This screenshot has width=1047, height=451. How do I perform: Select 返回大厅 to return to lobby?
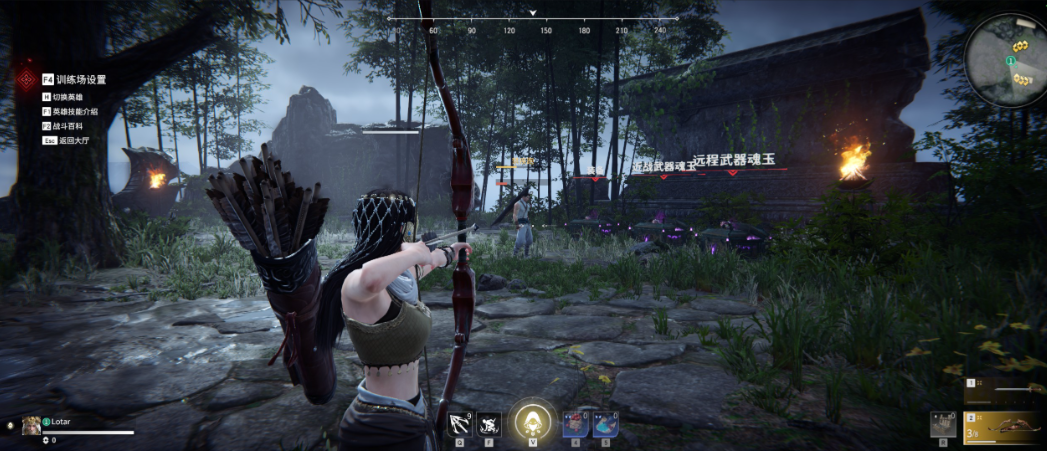click(74, 141)
